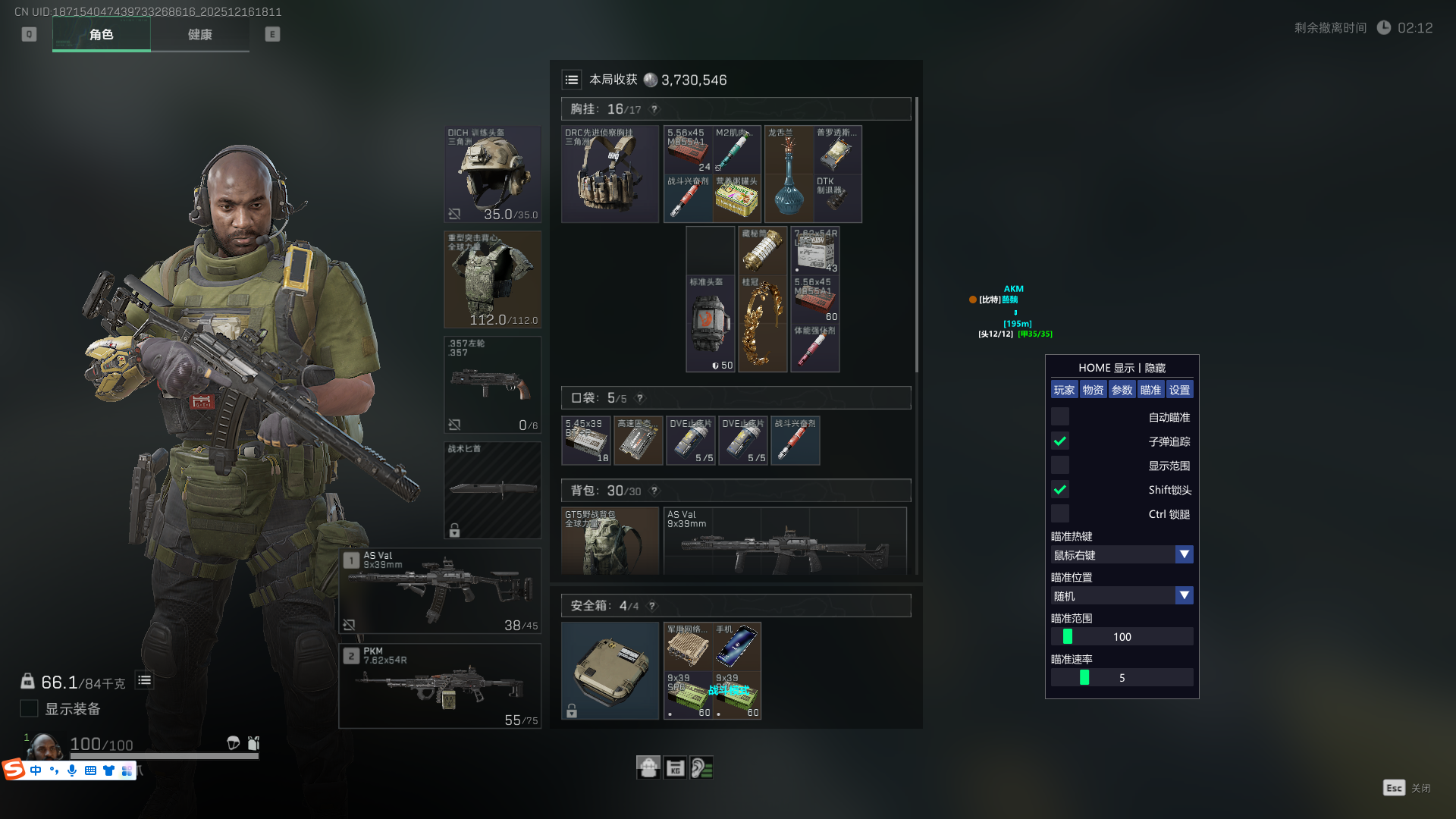This screenshot has width=1456, height=819.
Task: Click the 桂冠 golden laurel item
Action: click(762, 324)
